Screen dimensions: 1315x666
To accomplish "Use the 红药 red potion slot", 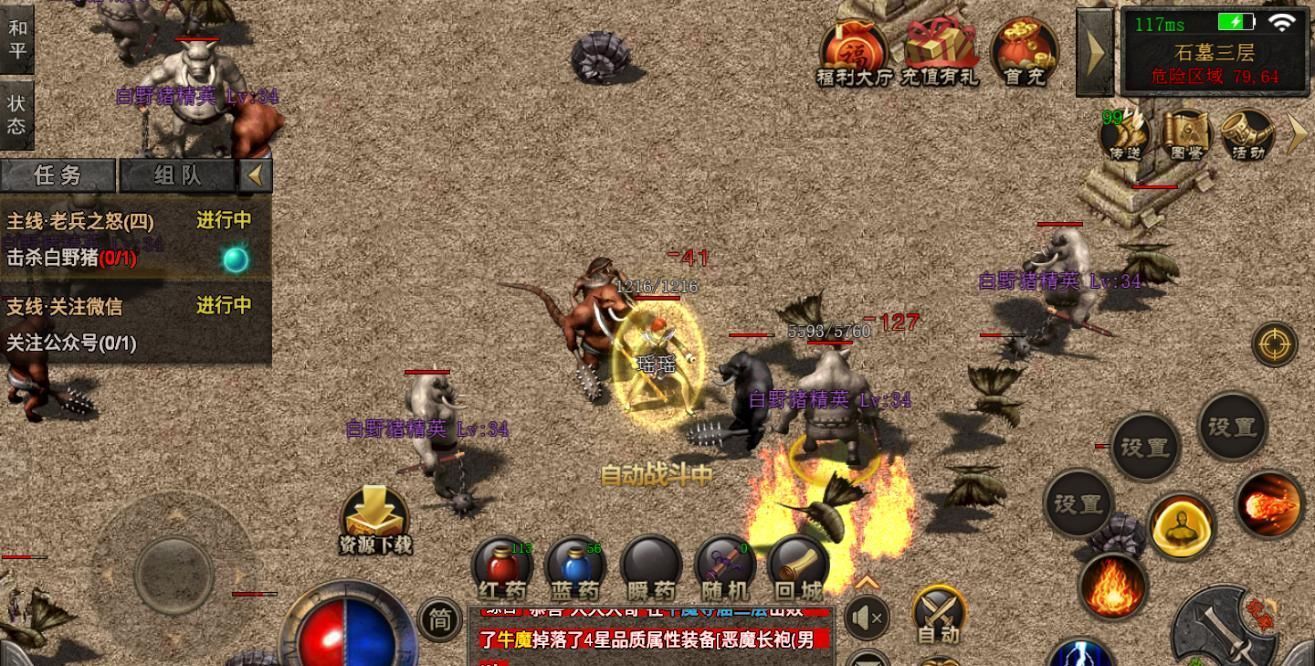I will (x=502, y=570).
